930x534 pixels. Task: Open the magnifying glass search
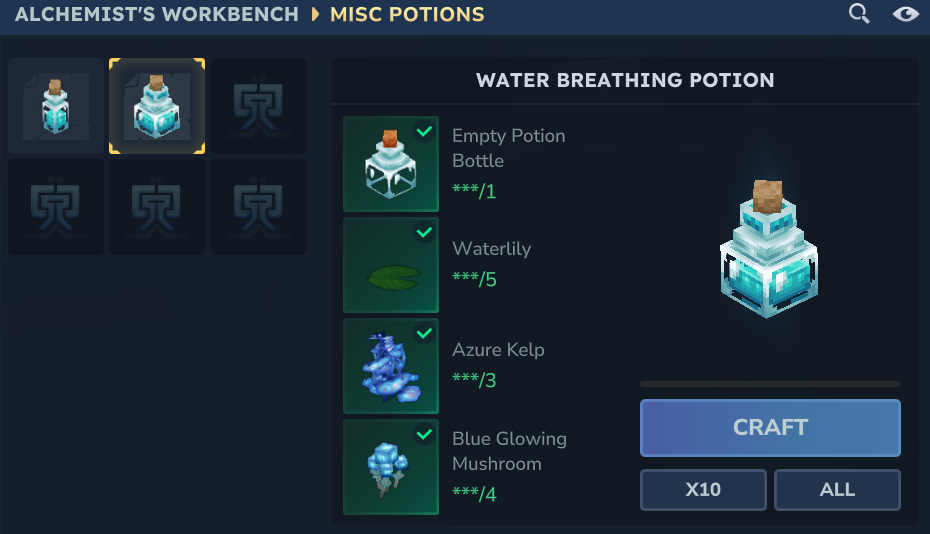pyautogui.click(x=859, y=14)
